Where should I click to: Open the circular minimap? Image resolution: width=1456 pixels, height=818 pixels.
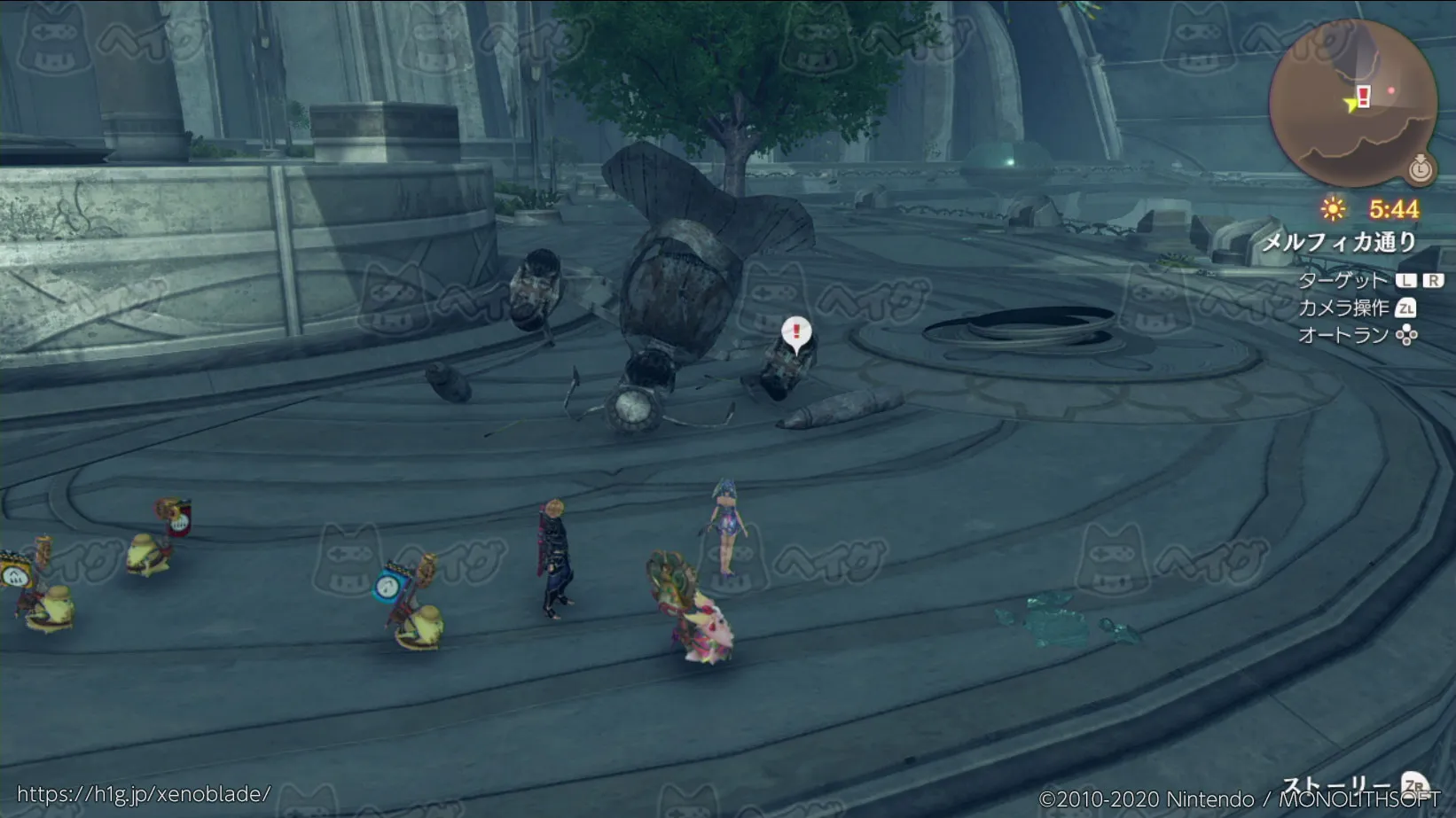click(1351, 103)
